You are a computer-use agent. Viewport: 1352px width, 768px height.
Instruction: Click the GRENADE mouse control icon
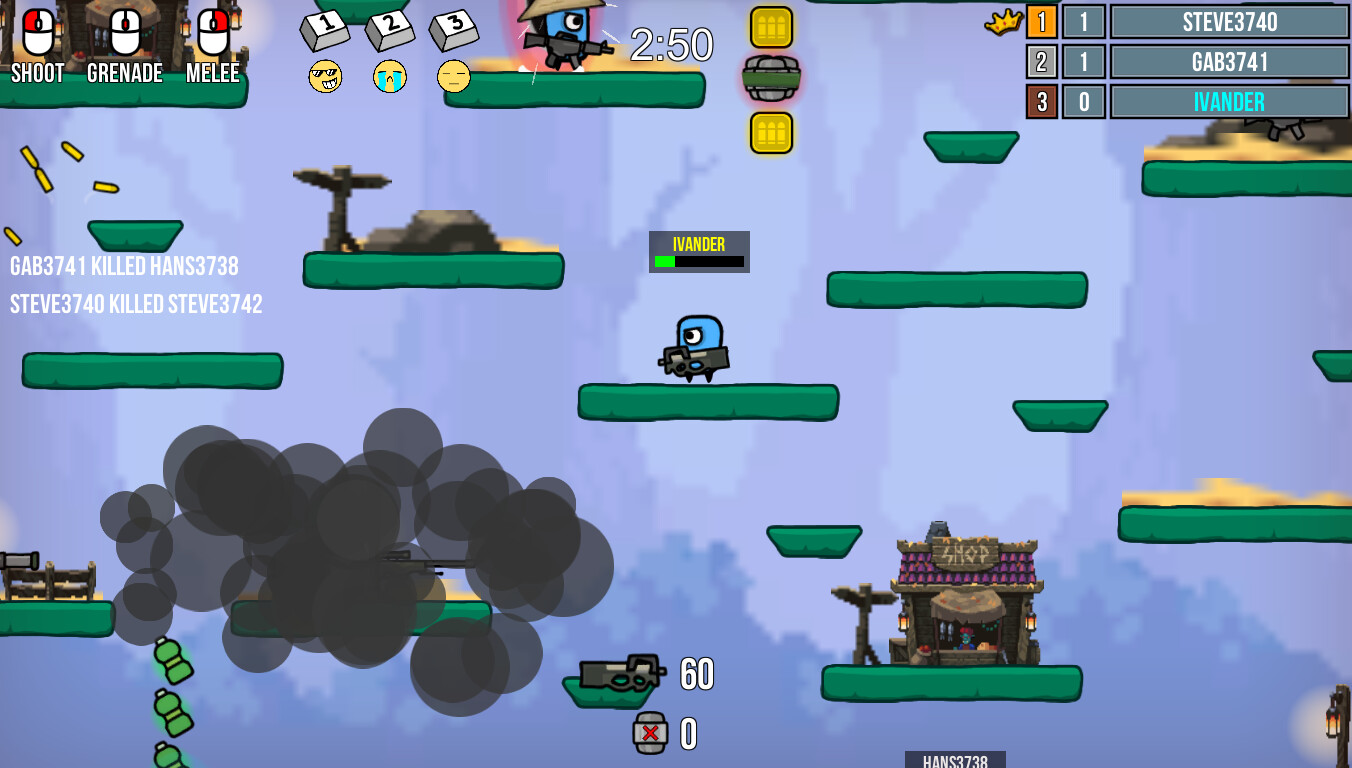point(124,30)
